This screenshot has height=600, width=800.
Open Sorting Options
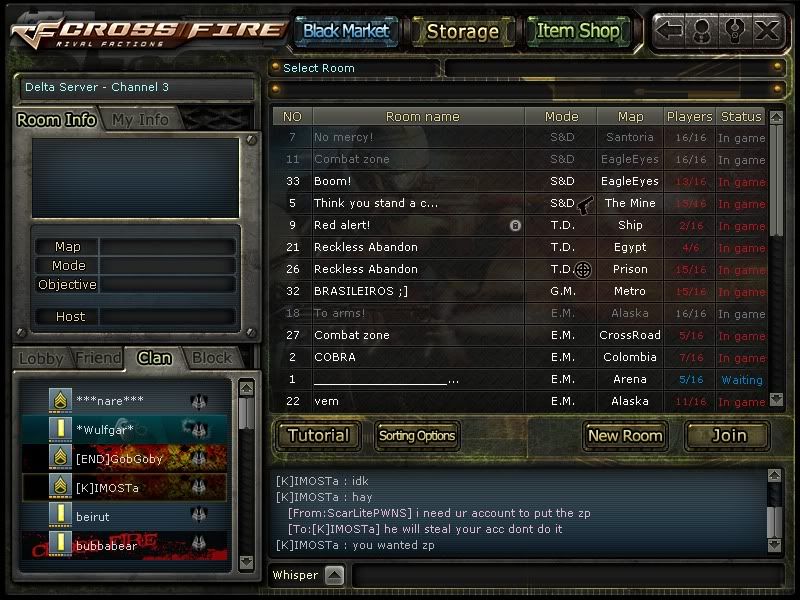416,435
